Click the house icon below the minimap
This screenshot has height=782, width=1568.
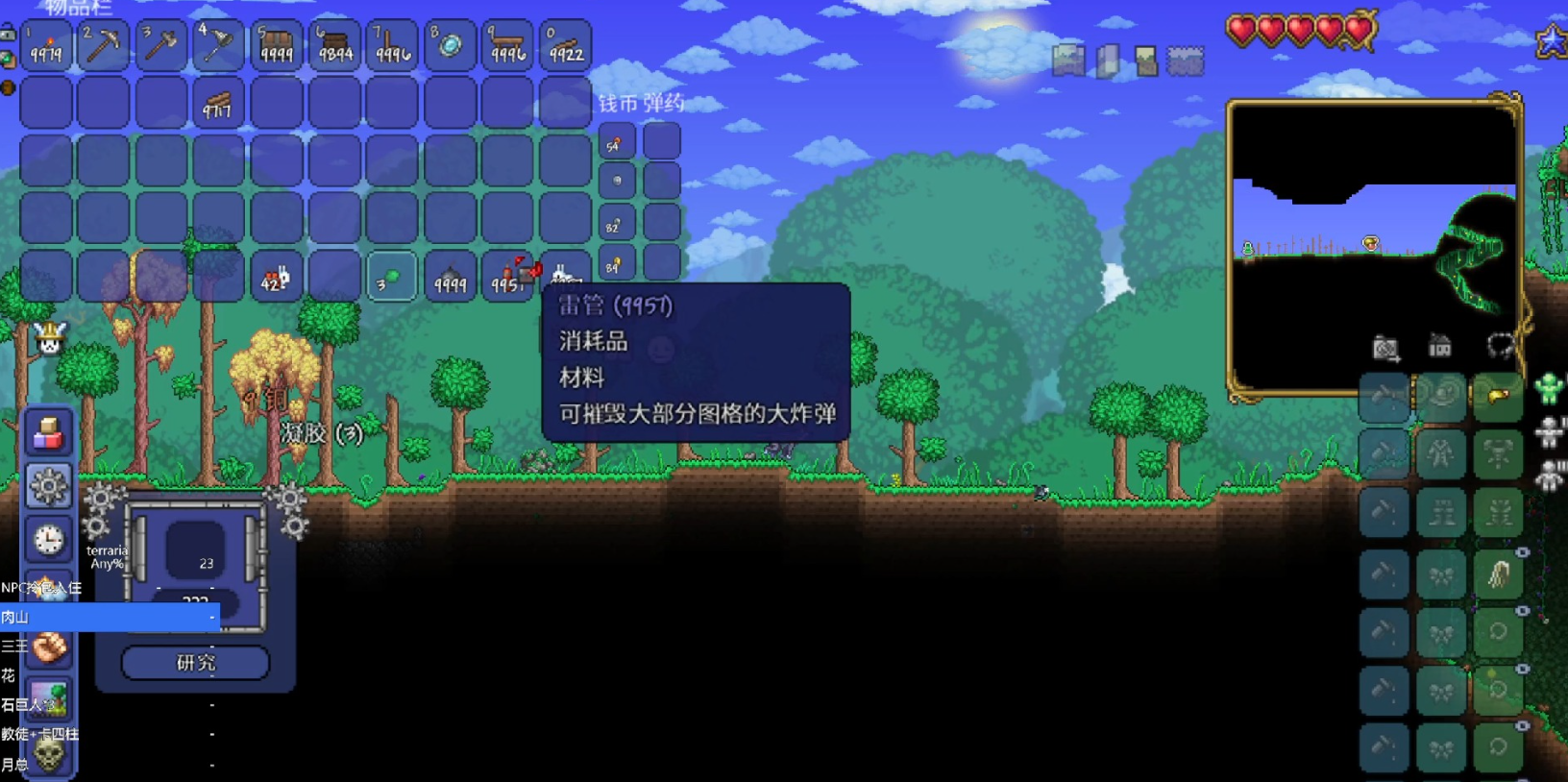(1439, 346)
